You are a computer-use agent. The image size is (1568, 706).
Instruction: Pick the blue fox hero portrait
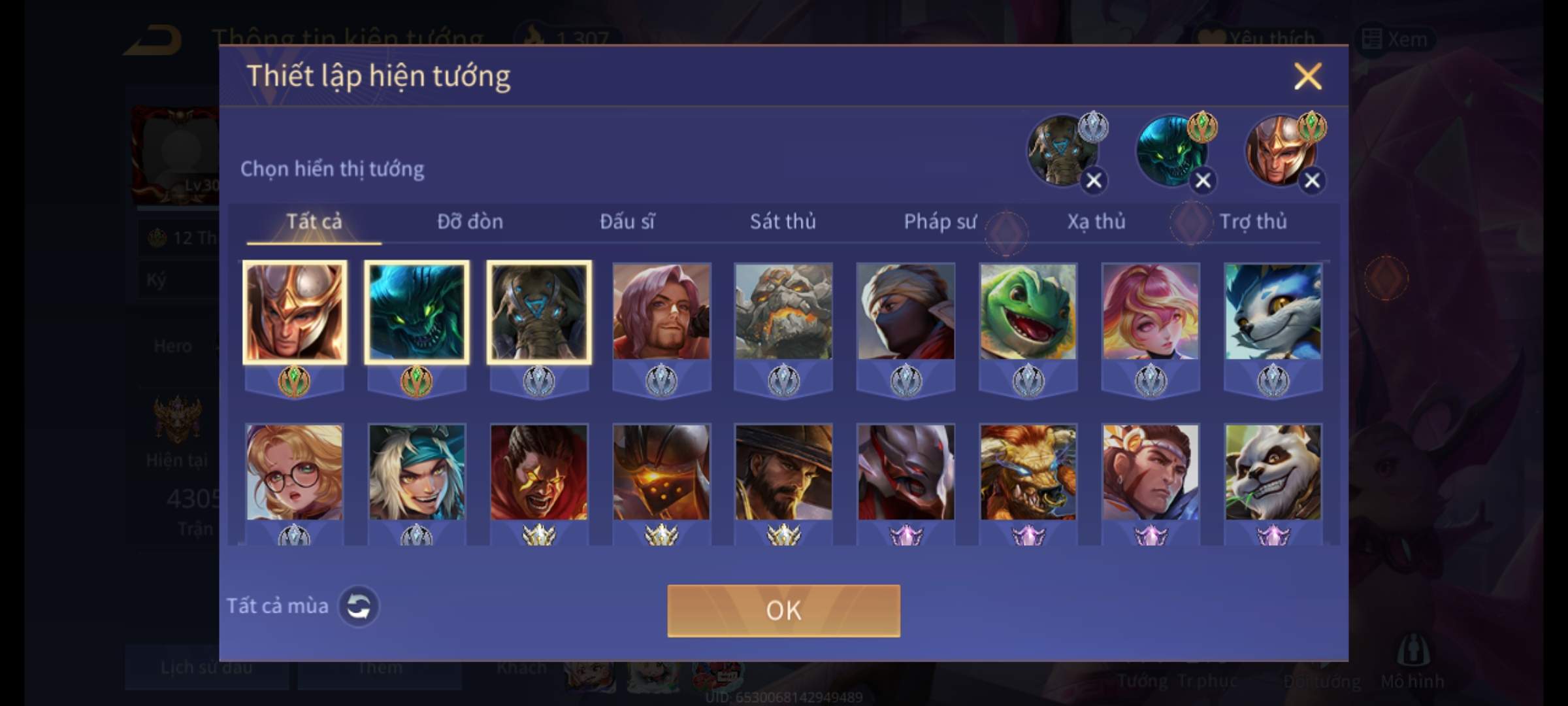(1273, 312)
